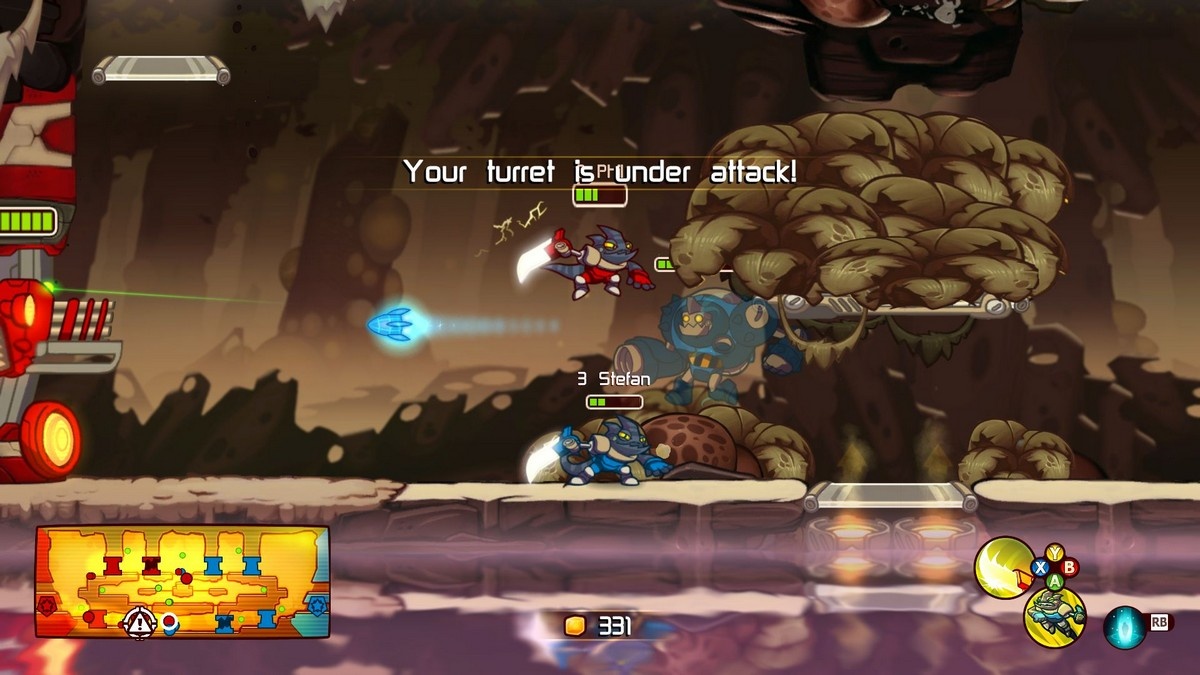The image size is (1200, 675).
Task: Activate the yellow slash attack ability
Action: (x=1003, y=567)
